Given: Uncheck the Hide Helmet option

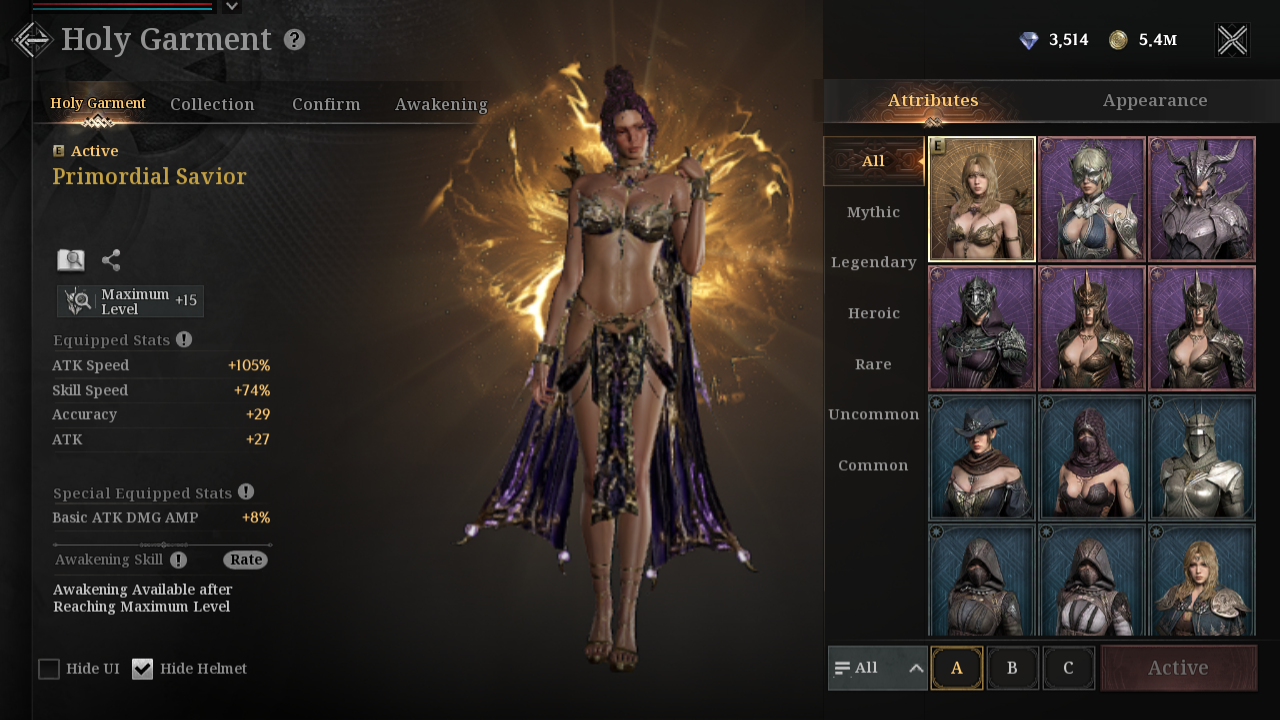Looking at the screenshot, I should [143, 669].
